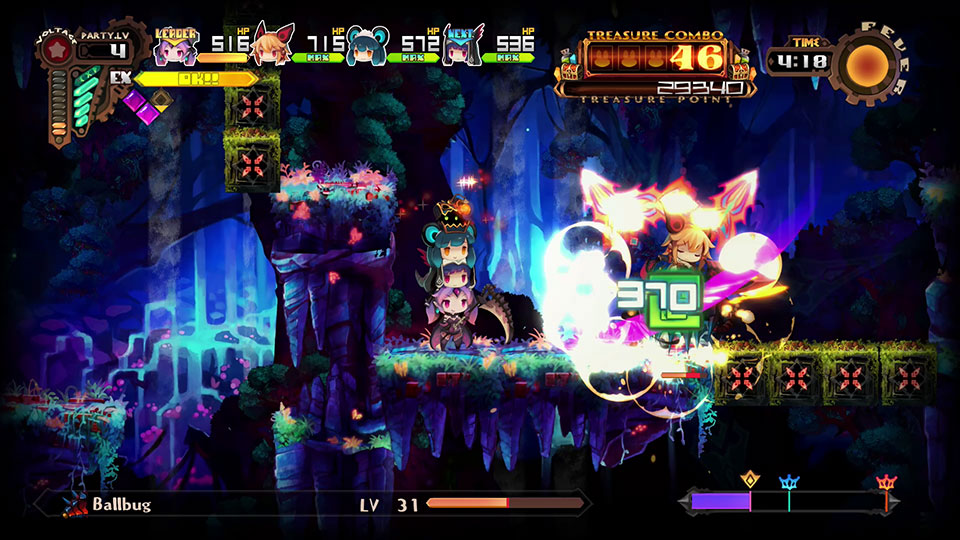Select the blonde red-eared party member portrait
Image resolution: width=960 pixels, height=540 pixels.
(271, 45)
